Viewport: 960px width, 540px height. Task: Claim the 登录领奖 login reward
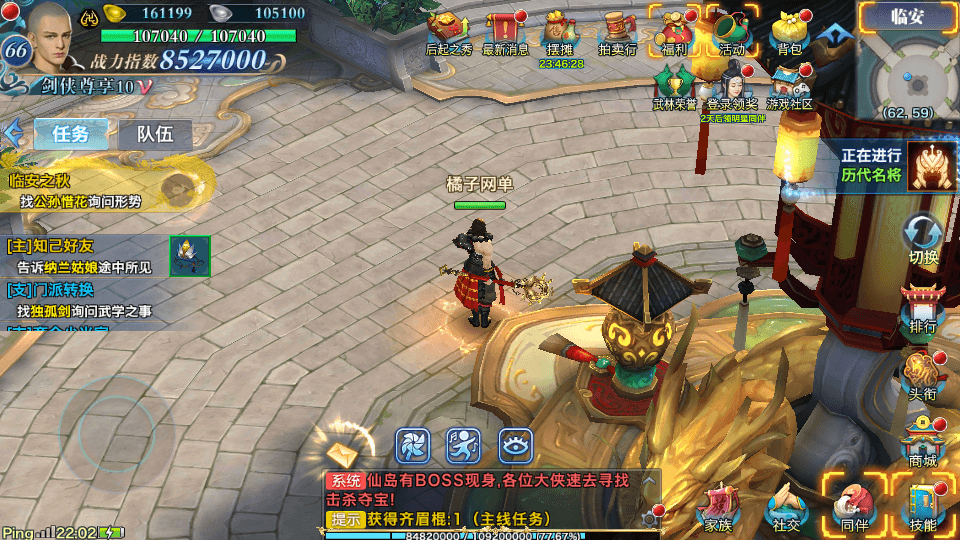click(x=731, y=85)
